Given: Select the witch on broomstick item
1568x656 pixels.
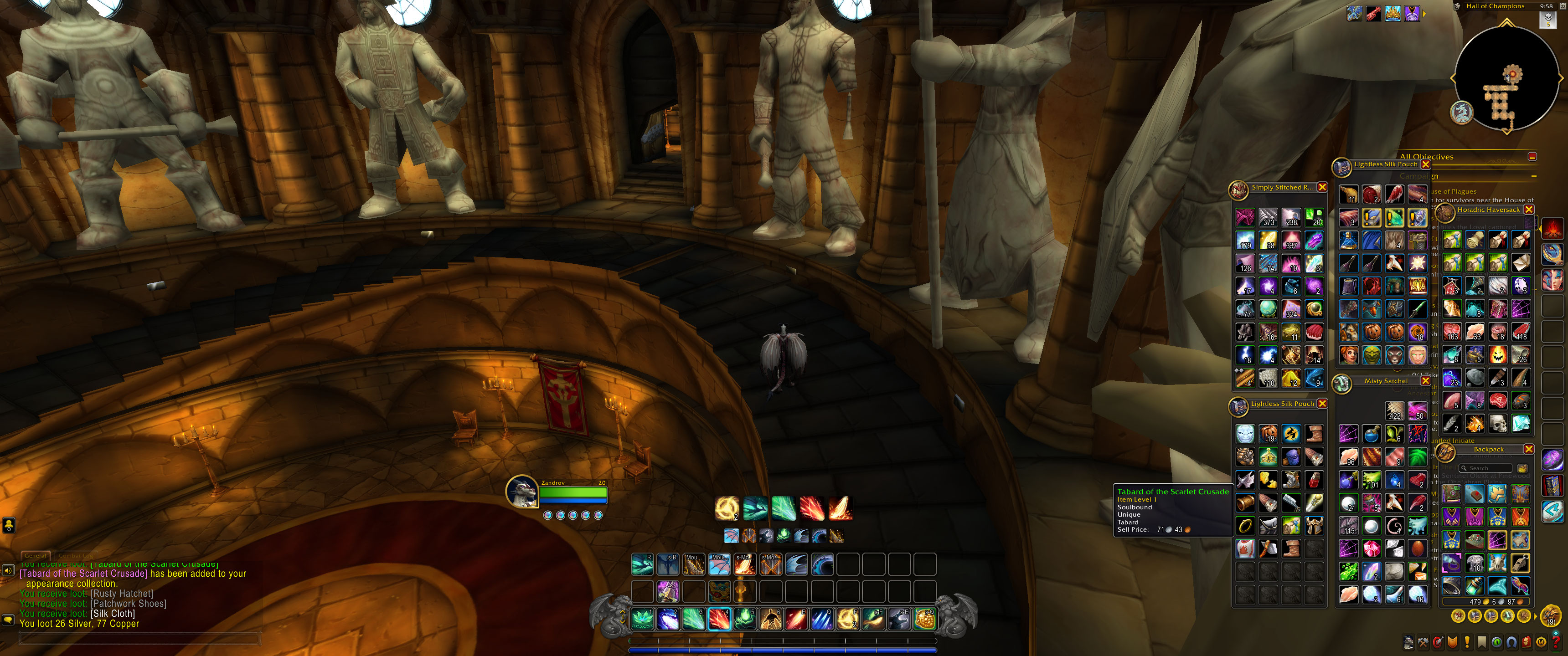Looking at the screenshot, I should (x=1291, y=434).
